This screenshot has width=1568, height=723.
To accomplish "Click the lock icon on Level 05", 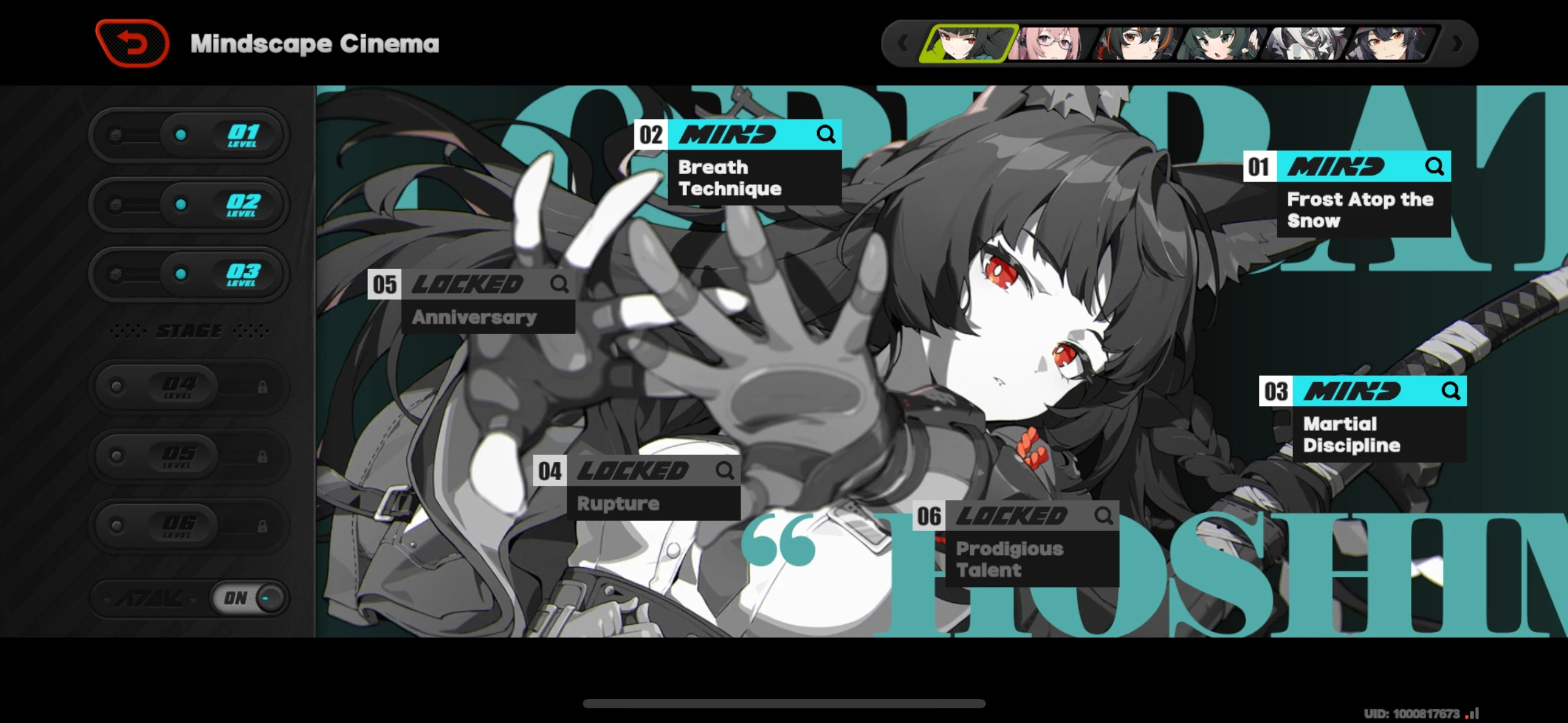I will pyautogui.click(x=264, y=456).
